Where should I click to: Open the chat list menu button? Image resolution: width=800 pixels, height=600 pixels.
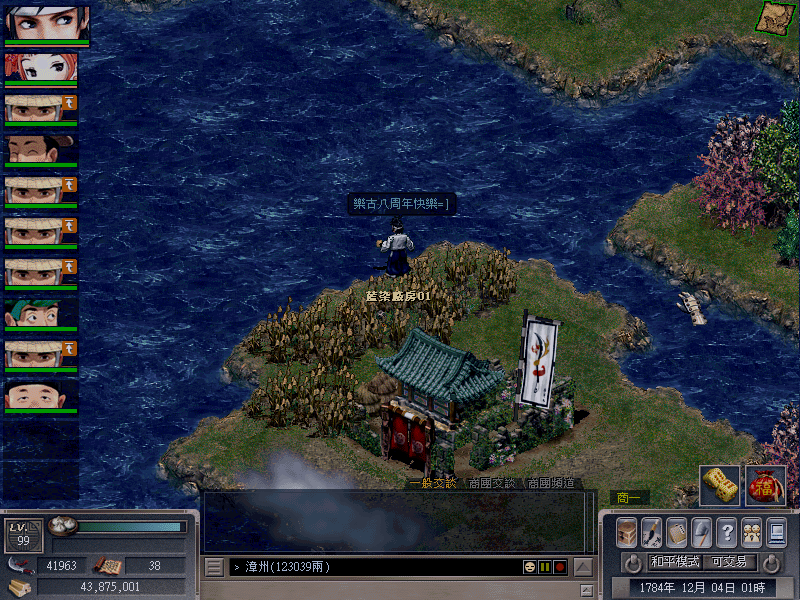tap(214, 567)
